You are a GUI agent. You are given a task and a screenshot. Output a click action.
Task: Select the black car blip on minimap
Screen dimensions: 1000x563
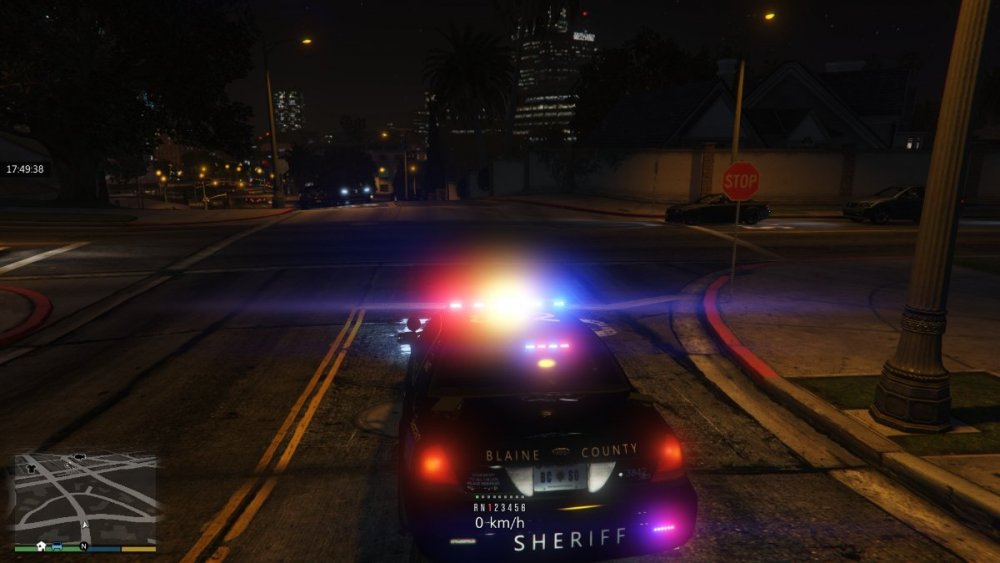coord(80,457)
